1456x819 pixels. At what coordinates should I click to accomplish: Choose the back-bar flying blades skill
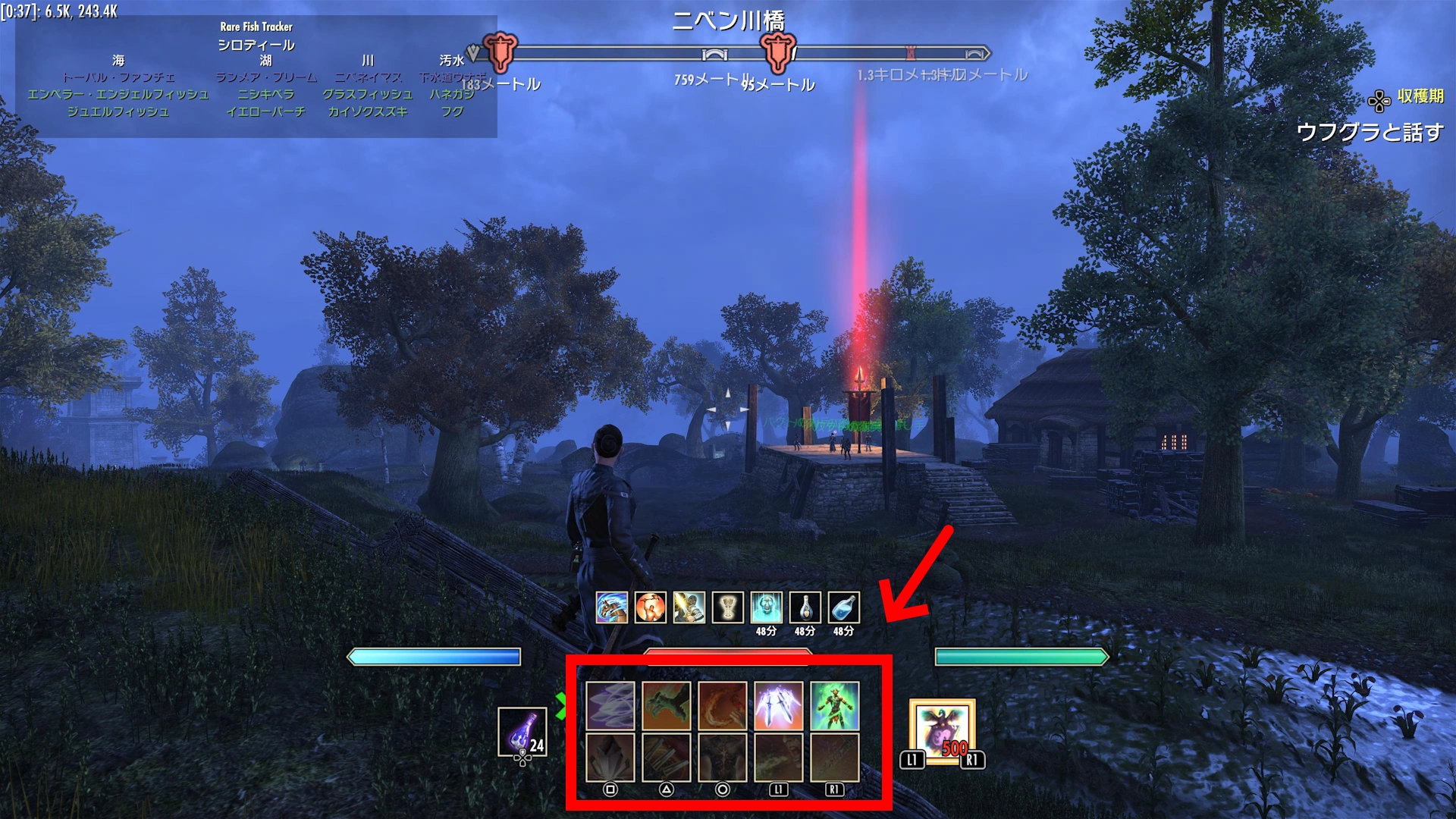pos(667,757)
